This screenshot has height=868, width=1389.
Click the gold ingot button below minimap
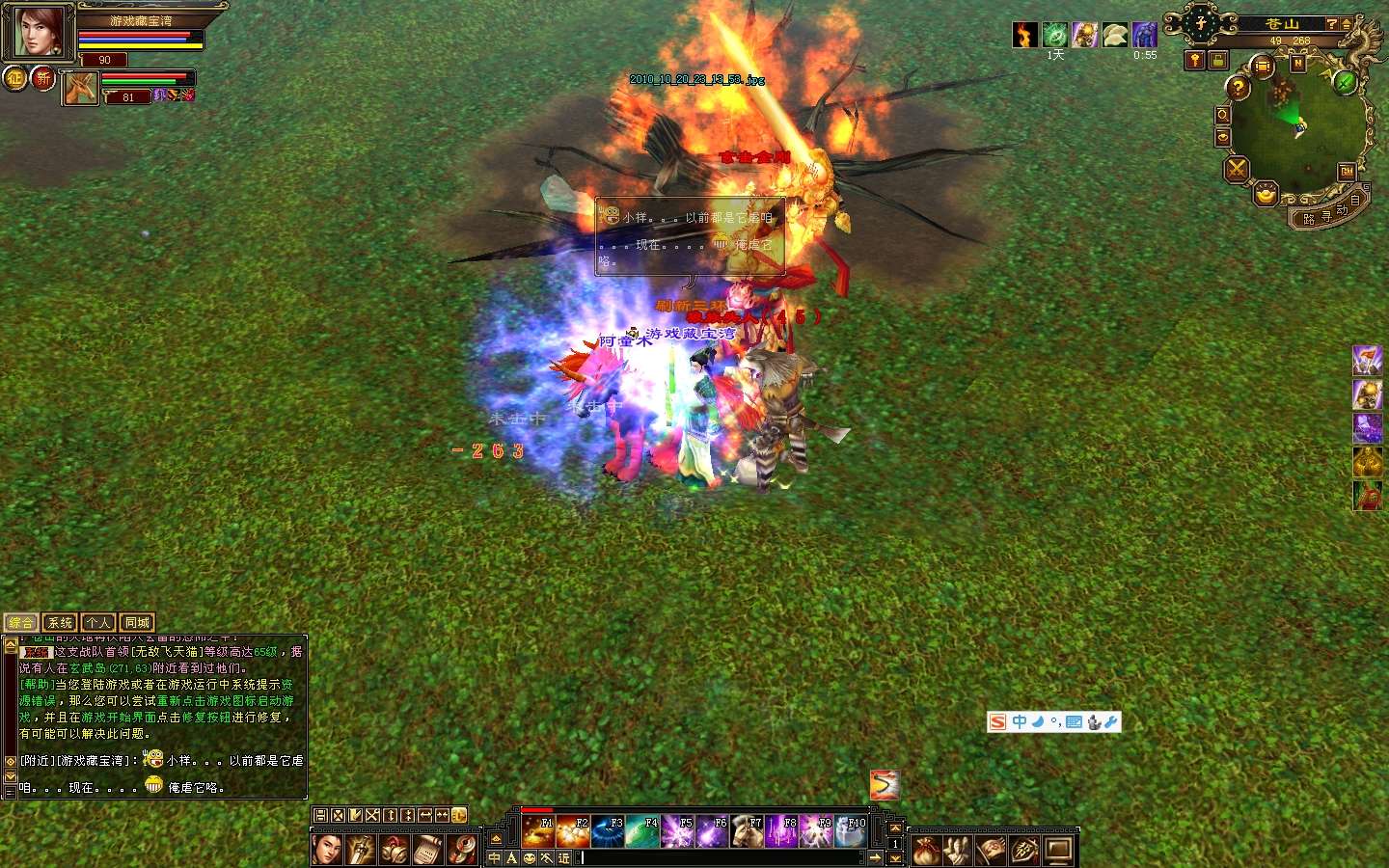[x=1266, y=196]
